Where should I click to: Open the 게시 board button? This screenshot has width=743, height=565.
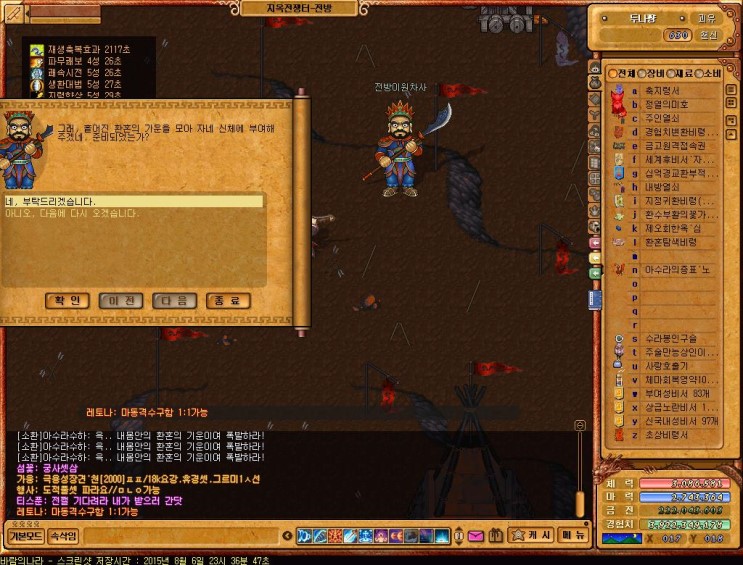527,535
